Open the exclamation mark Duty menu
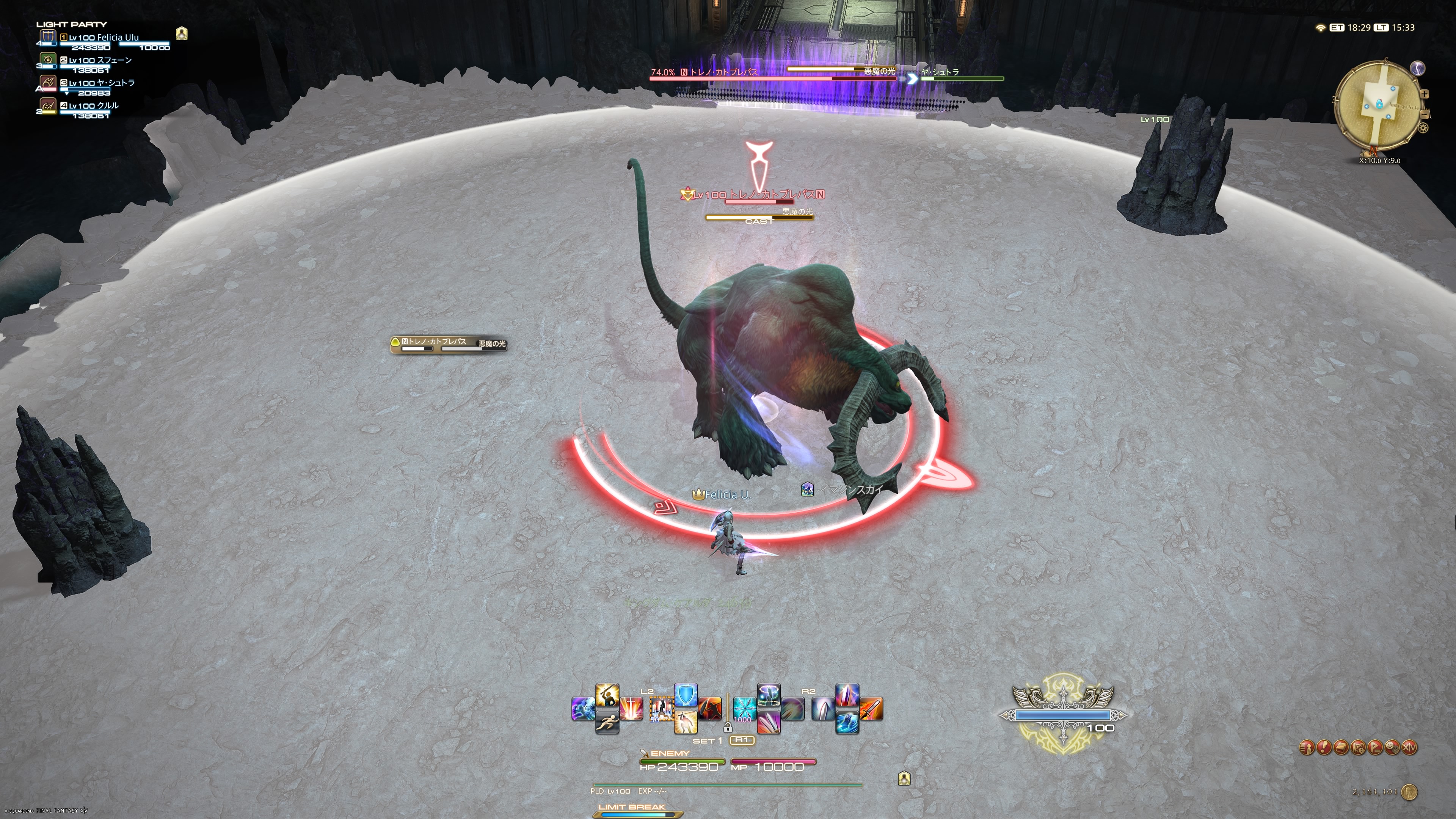The width and height of the screenshot is (1456, 819). (1324, 748)
